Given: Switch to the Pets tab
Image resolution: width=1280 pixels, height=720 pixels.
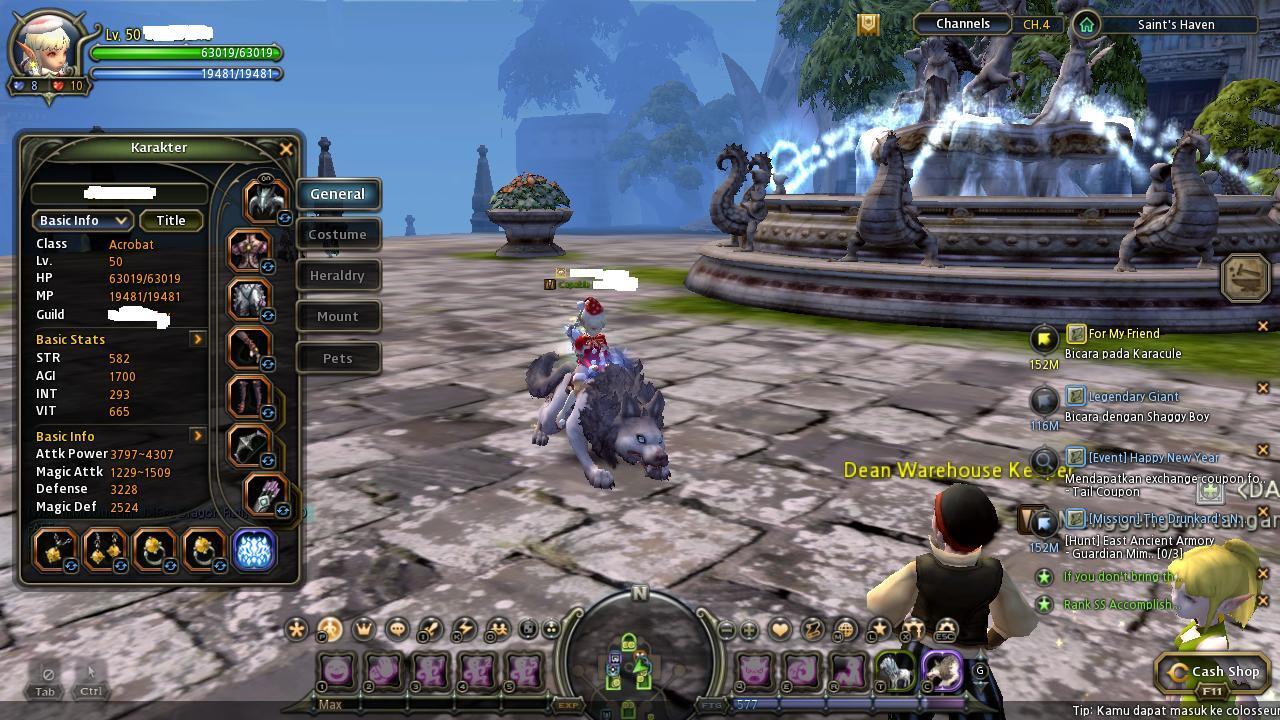Looking at the screenshot, I should click(338, 359).
